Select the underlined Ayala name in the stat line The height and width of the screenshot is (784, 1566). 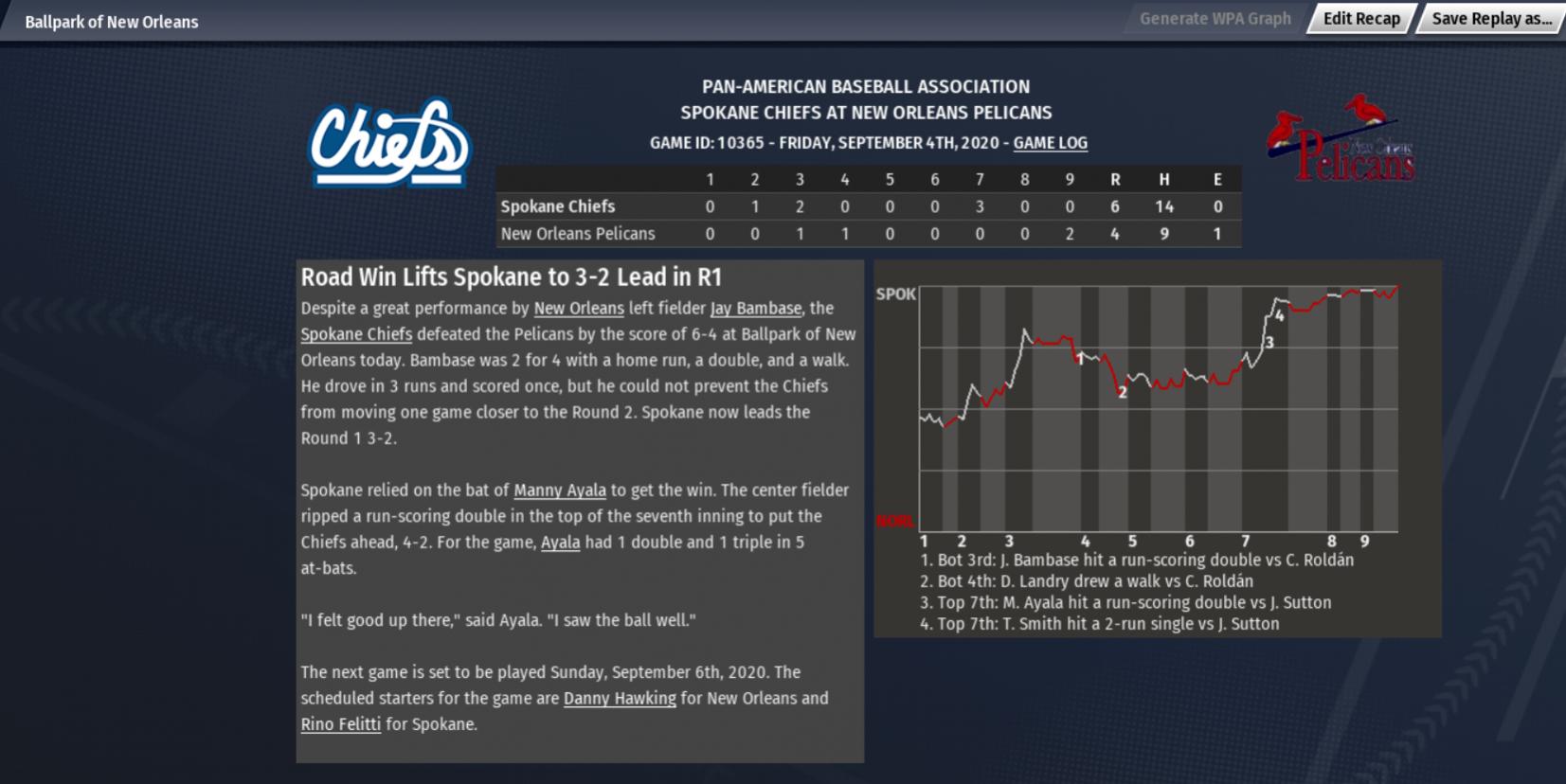point(560,543)
